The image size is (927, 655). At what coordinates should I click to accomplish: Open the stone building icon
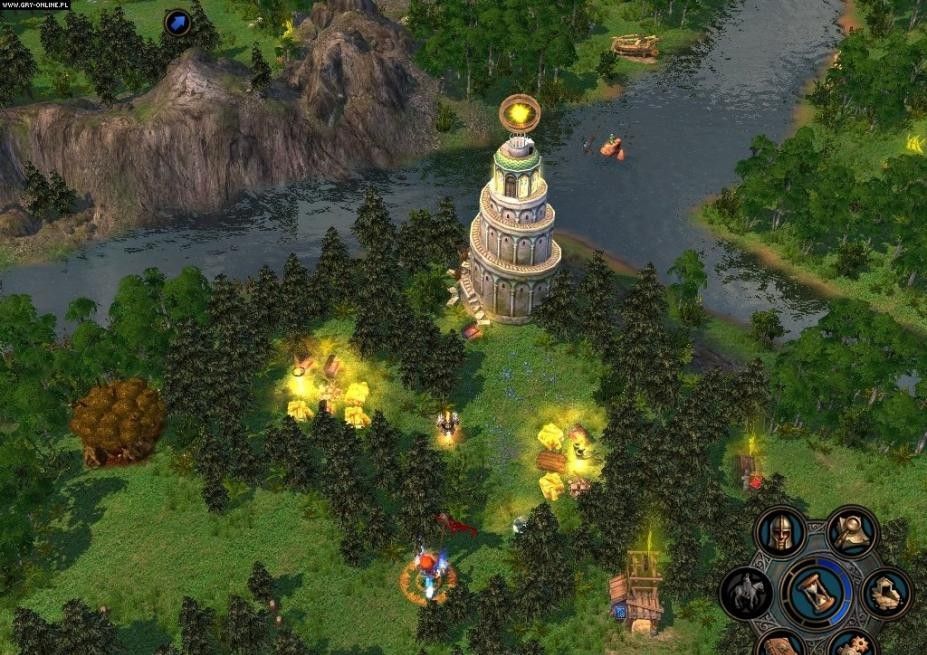click(x=887, y=593)
